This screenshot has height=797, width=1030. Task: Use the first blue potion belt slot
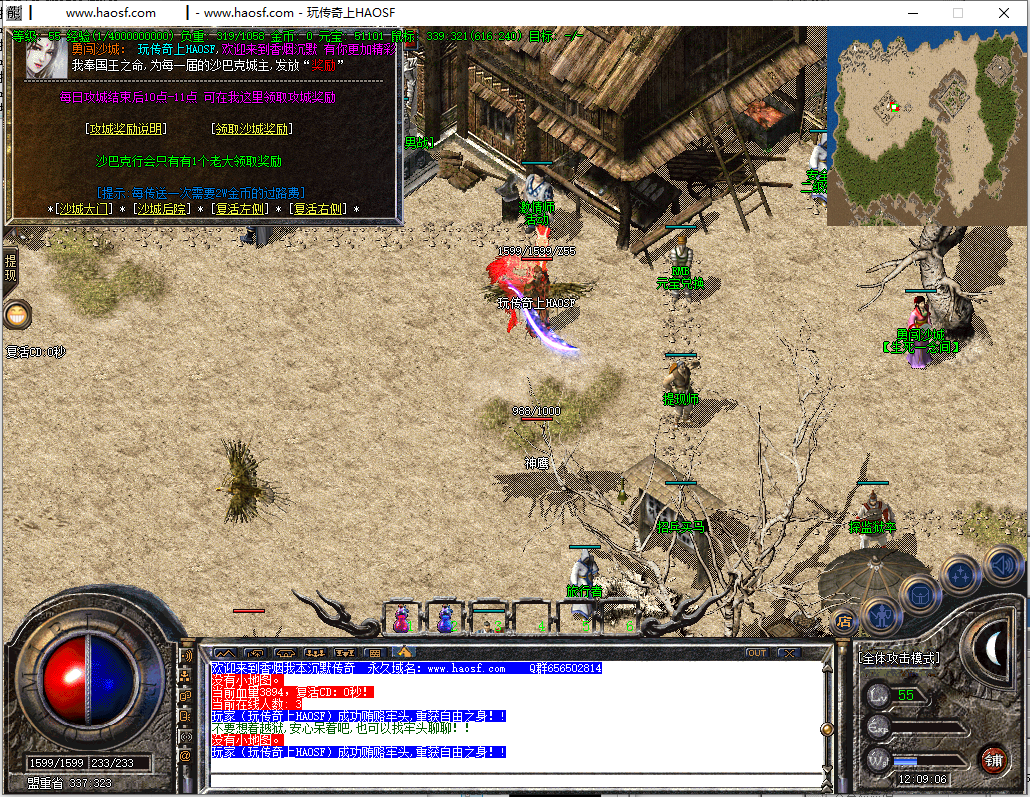(401, 619)
